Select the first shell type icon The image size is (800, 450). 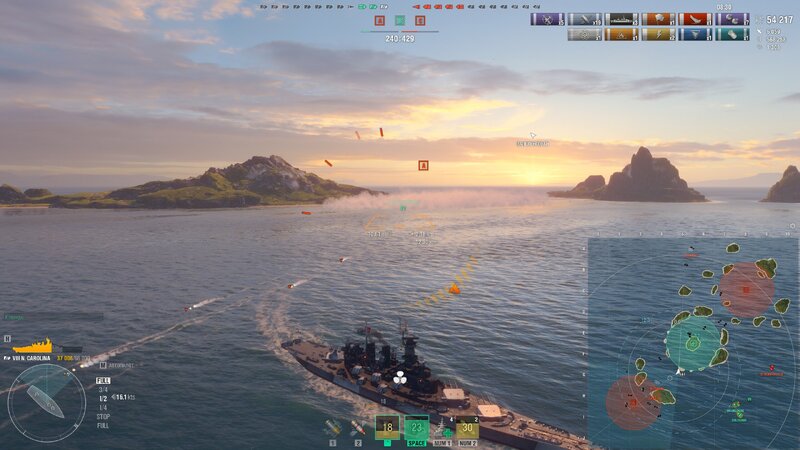(333, 428)
